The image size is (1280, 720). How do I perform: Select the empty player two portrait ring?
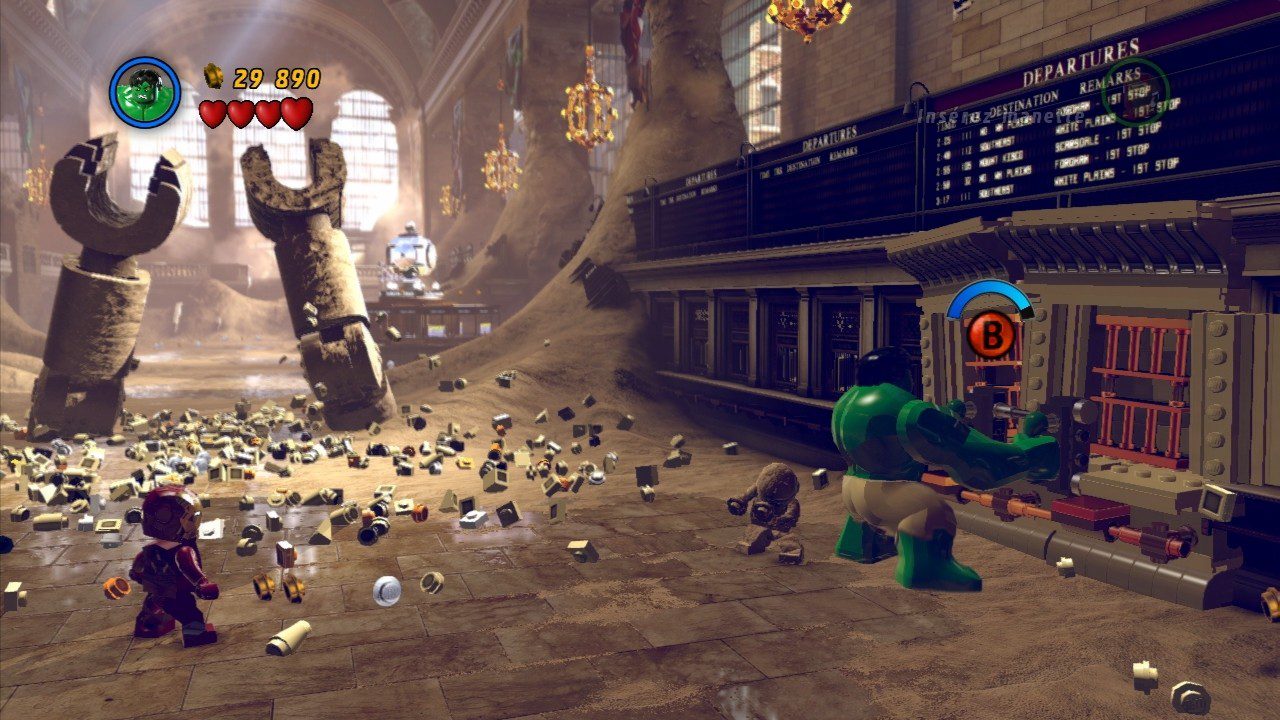(x=1135, y=91)
